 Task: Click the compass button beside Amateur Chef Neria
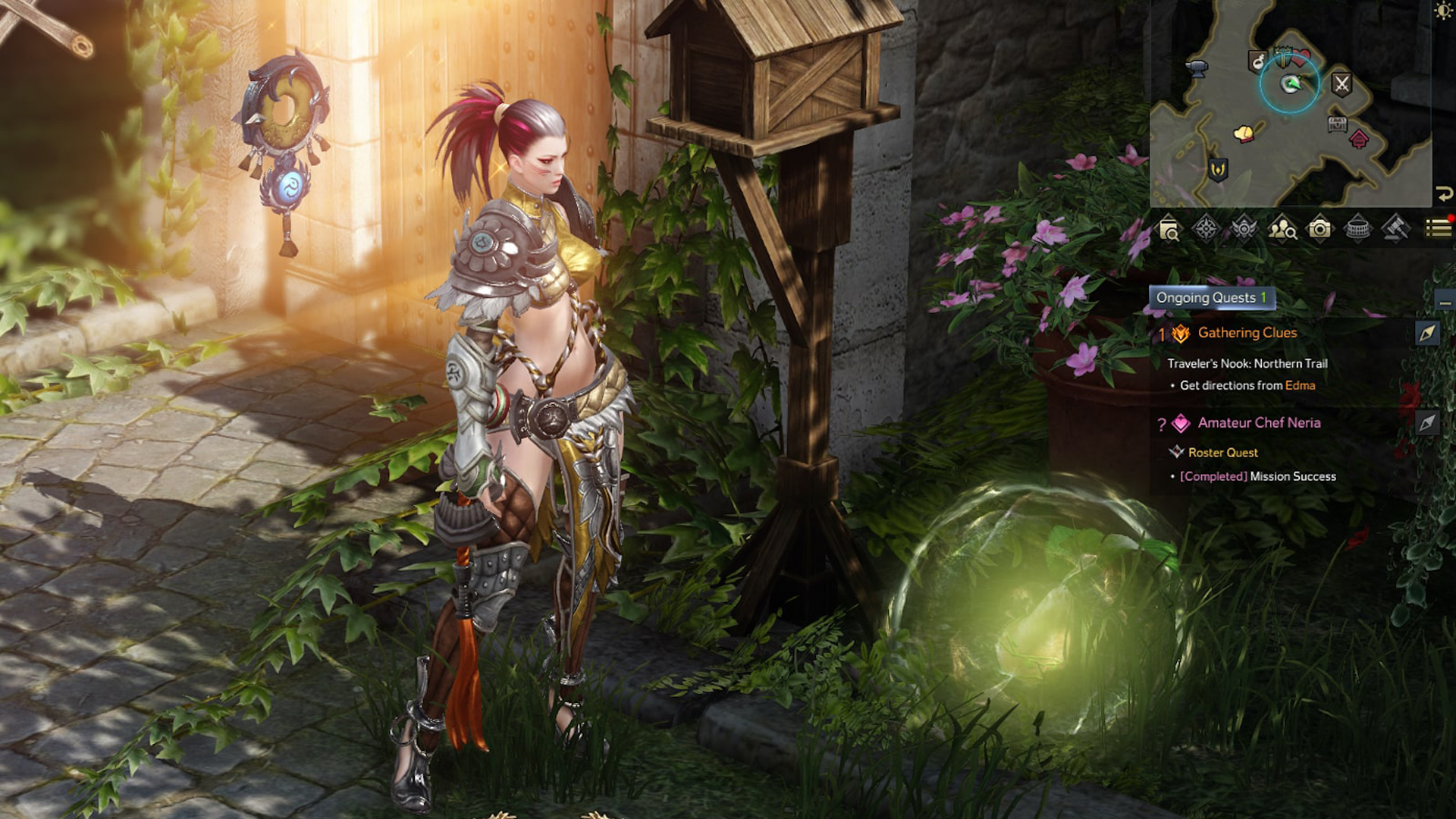[1427, 423]
